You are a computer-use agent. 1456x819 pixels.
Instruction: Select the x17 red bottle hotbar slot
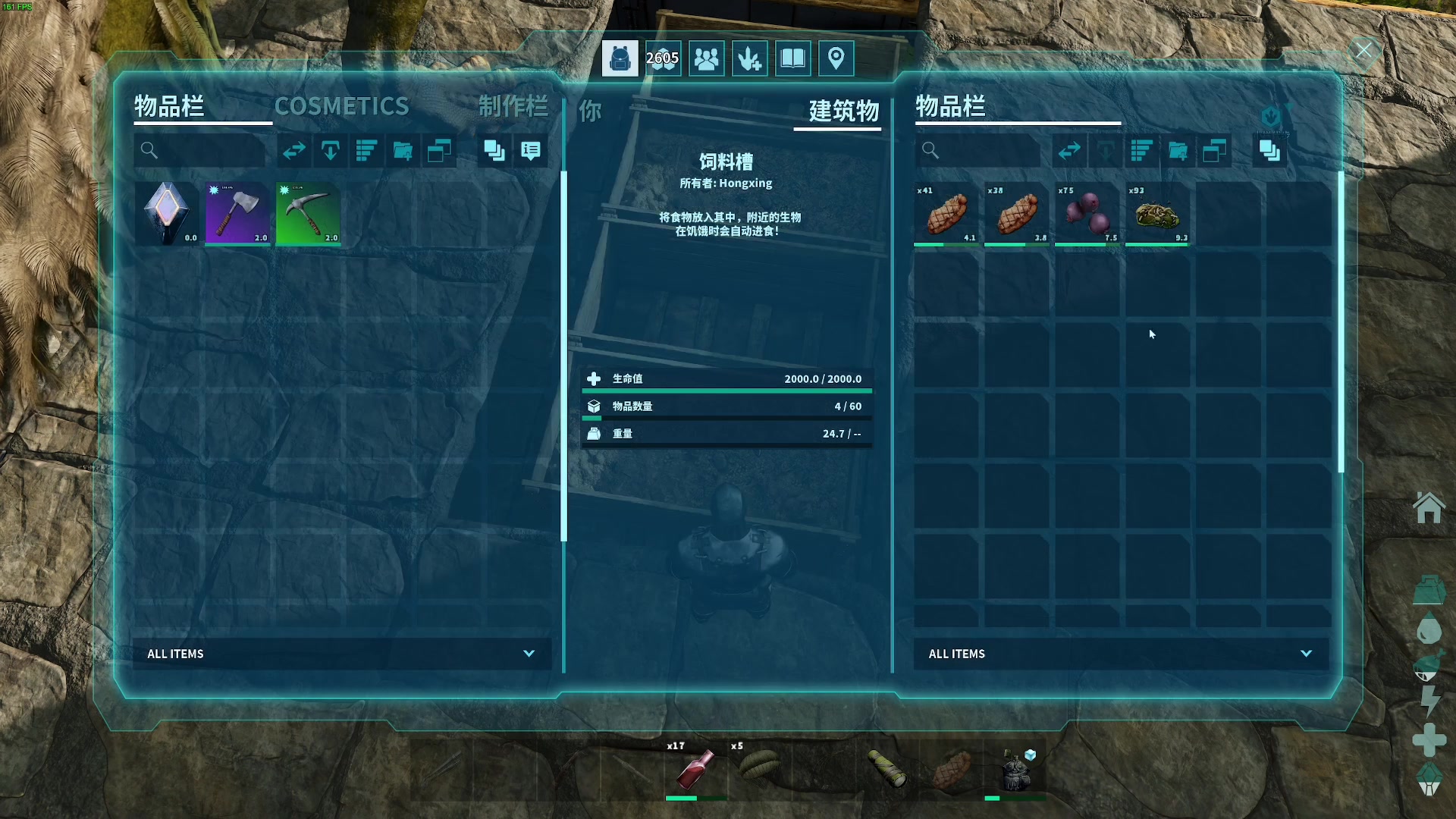coord(695,769)
